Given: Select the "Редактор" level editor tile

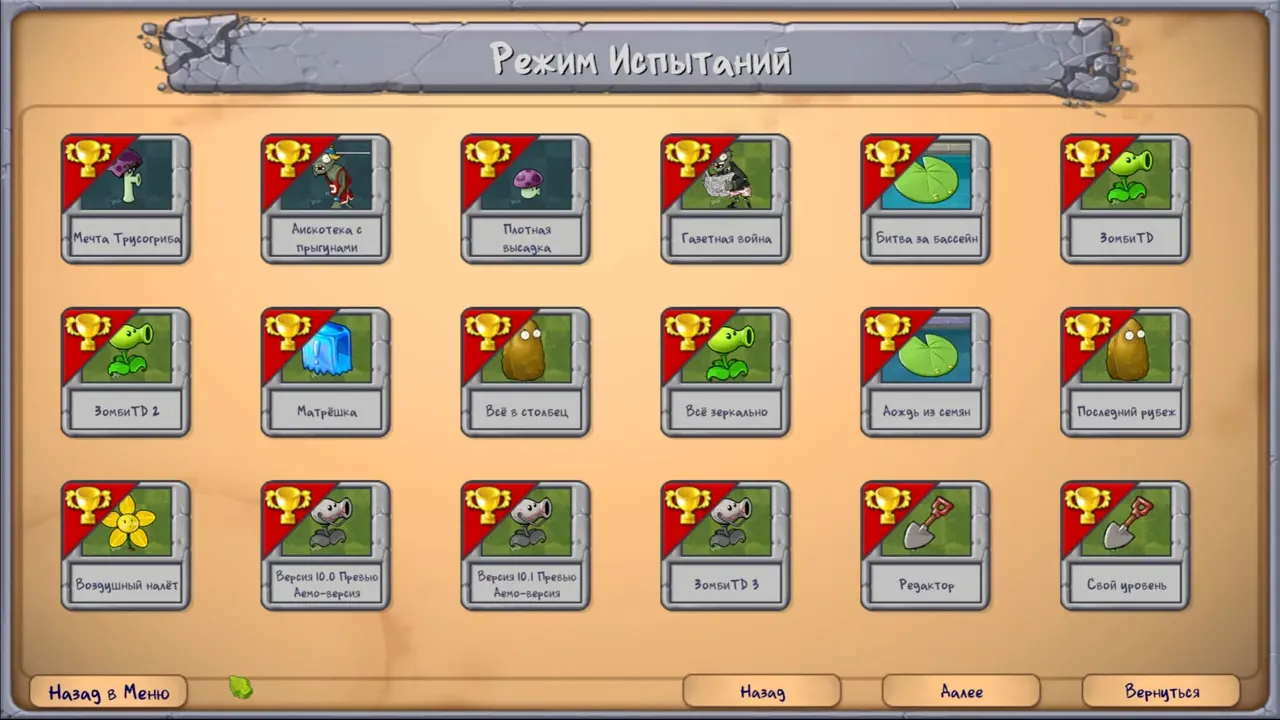Looking at the screenshot, I should click(925, 543).
